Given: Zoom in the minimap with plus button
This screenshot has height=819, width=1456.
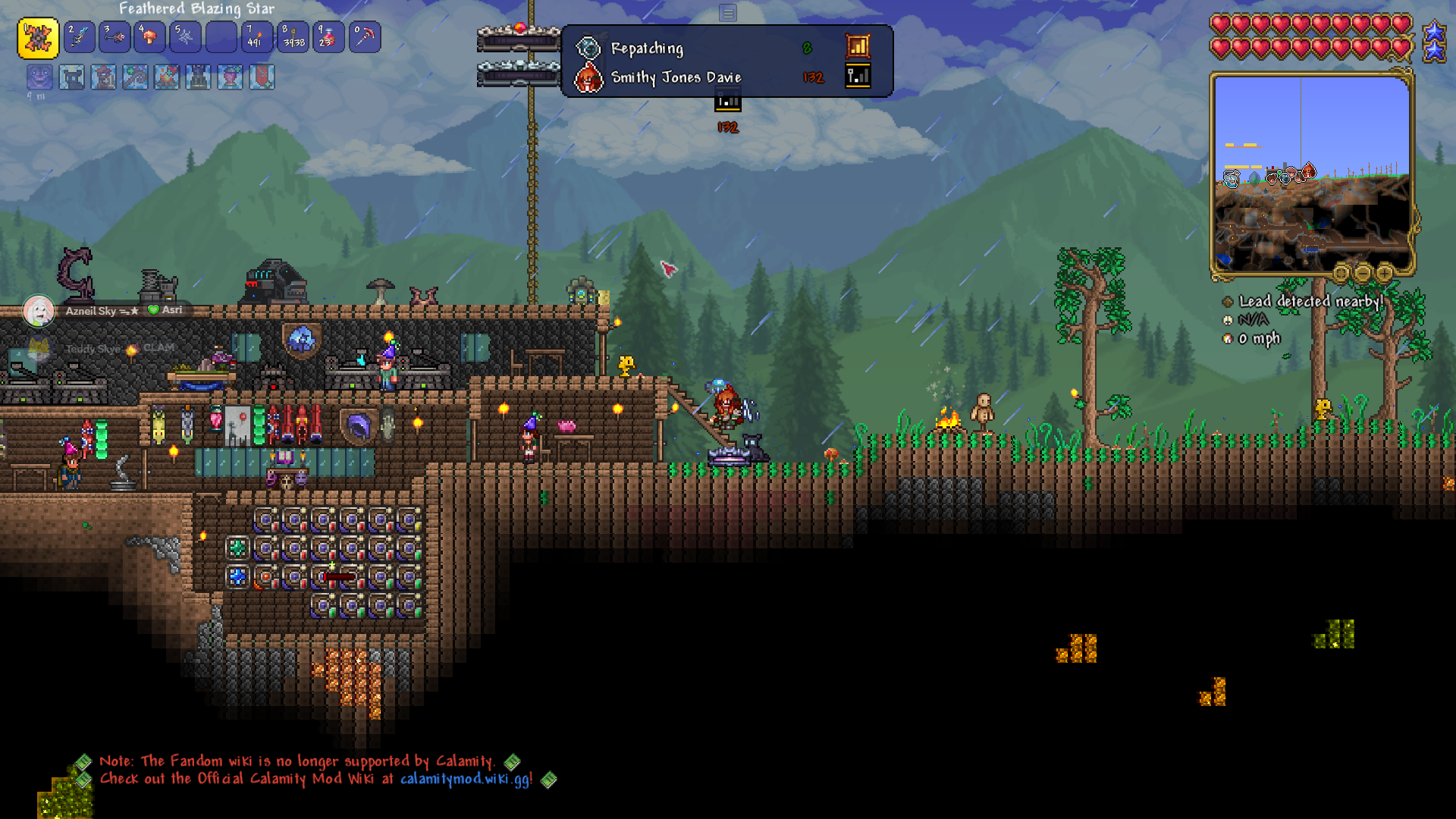Looking at the screenshot, I should (x=1385, y=272).
